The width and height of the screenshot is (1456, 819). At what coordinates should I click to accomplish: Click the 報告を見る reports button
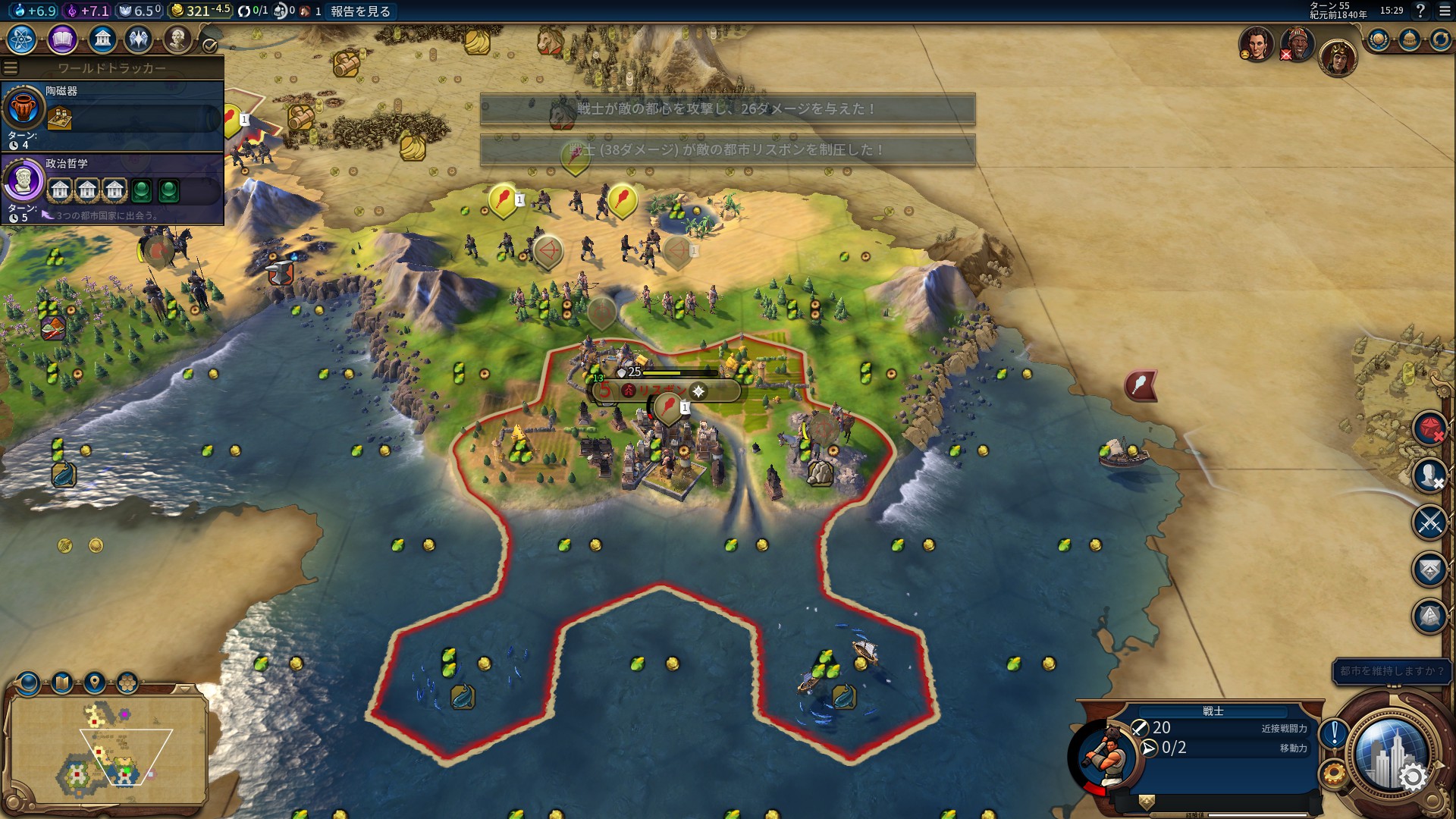tap(360, 11)
